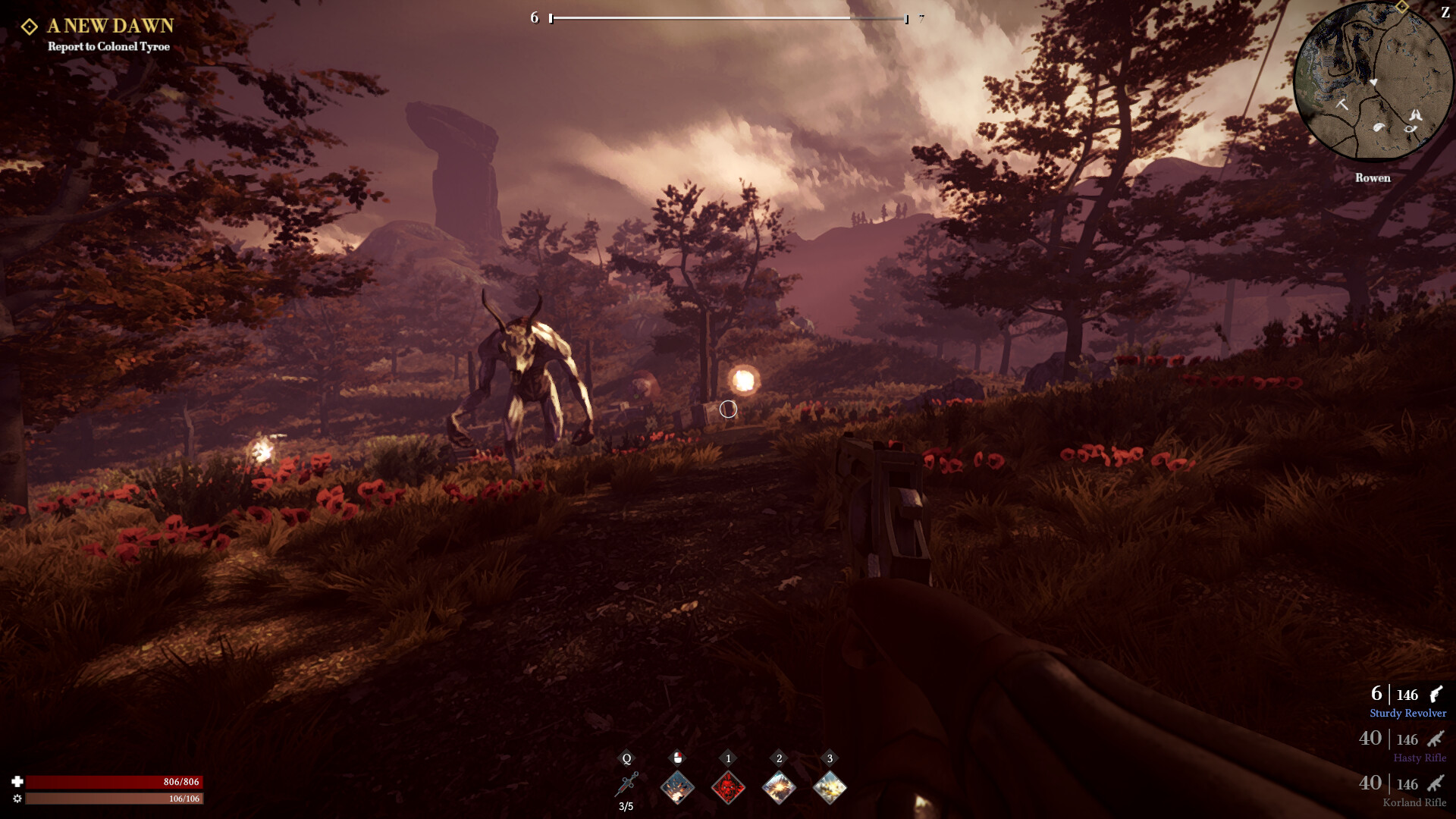
Task: Select the praying hands minimap marker
Action: coord(1415,115)
